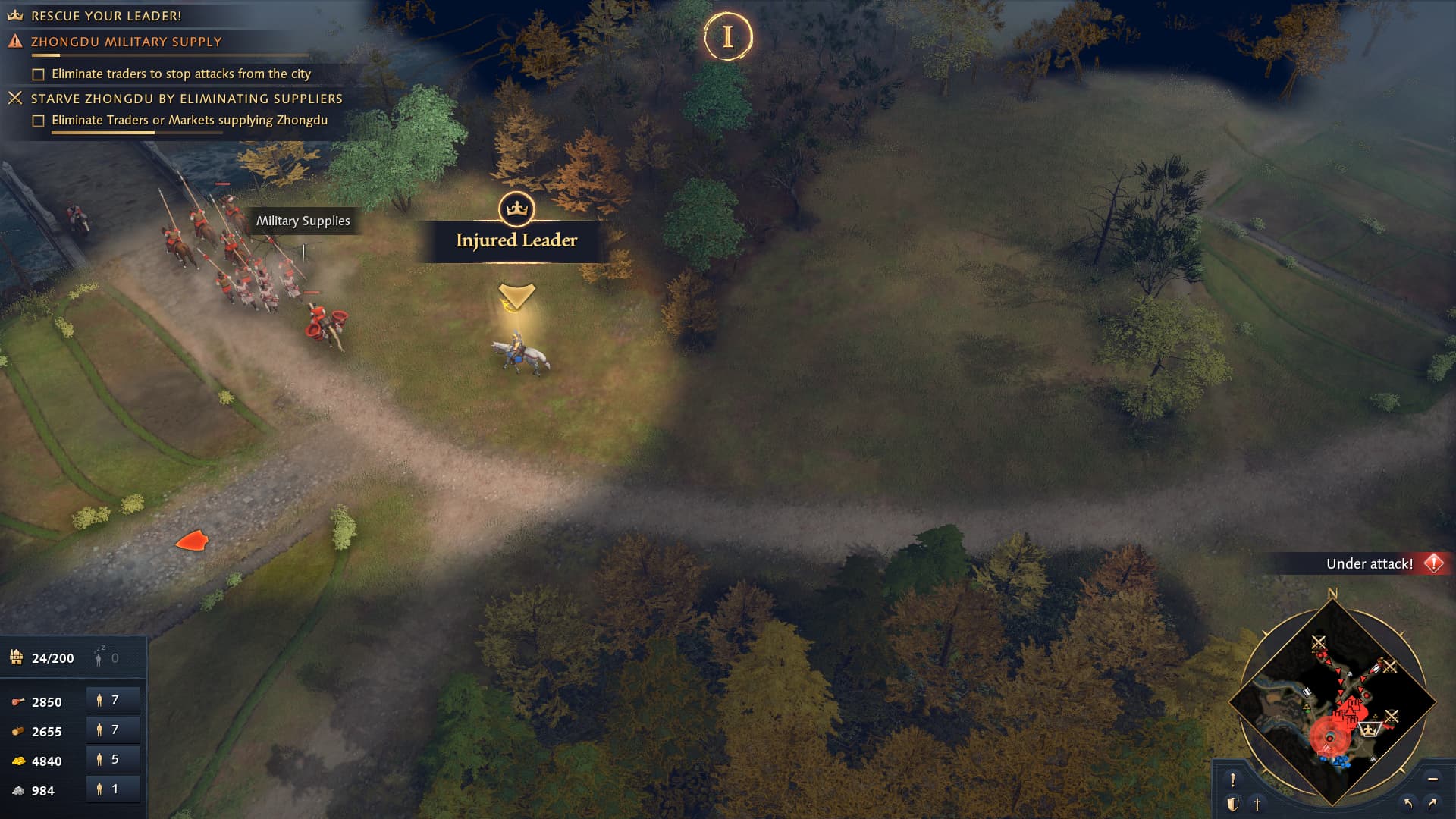Click the red Under attack alert icon
The width and height of the screenshot is (1456, 819).
tap(1433, 563)
